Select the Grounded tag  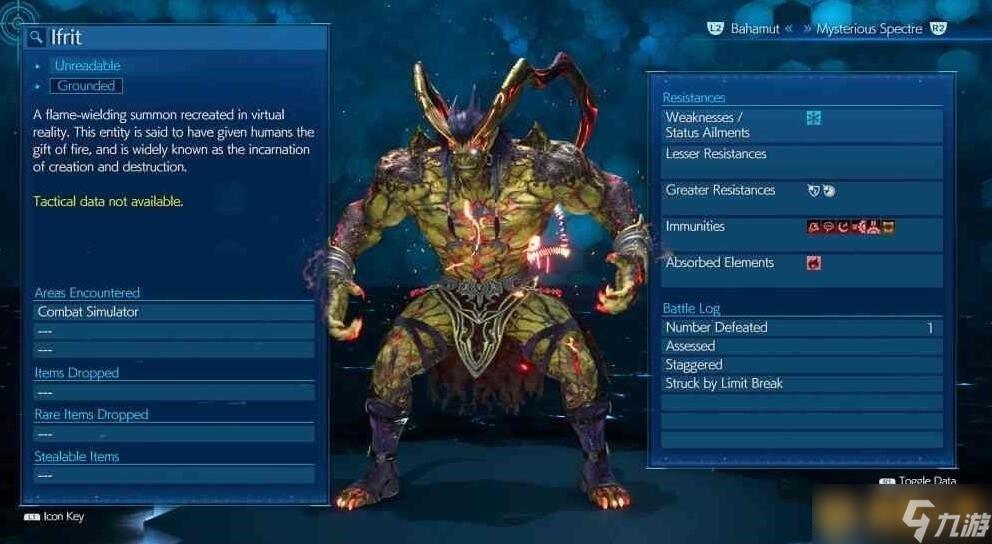point(86,86)
